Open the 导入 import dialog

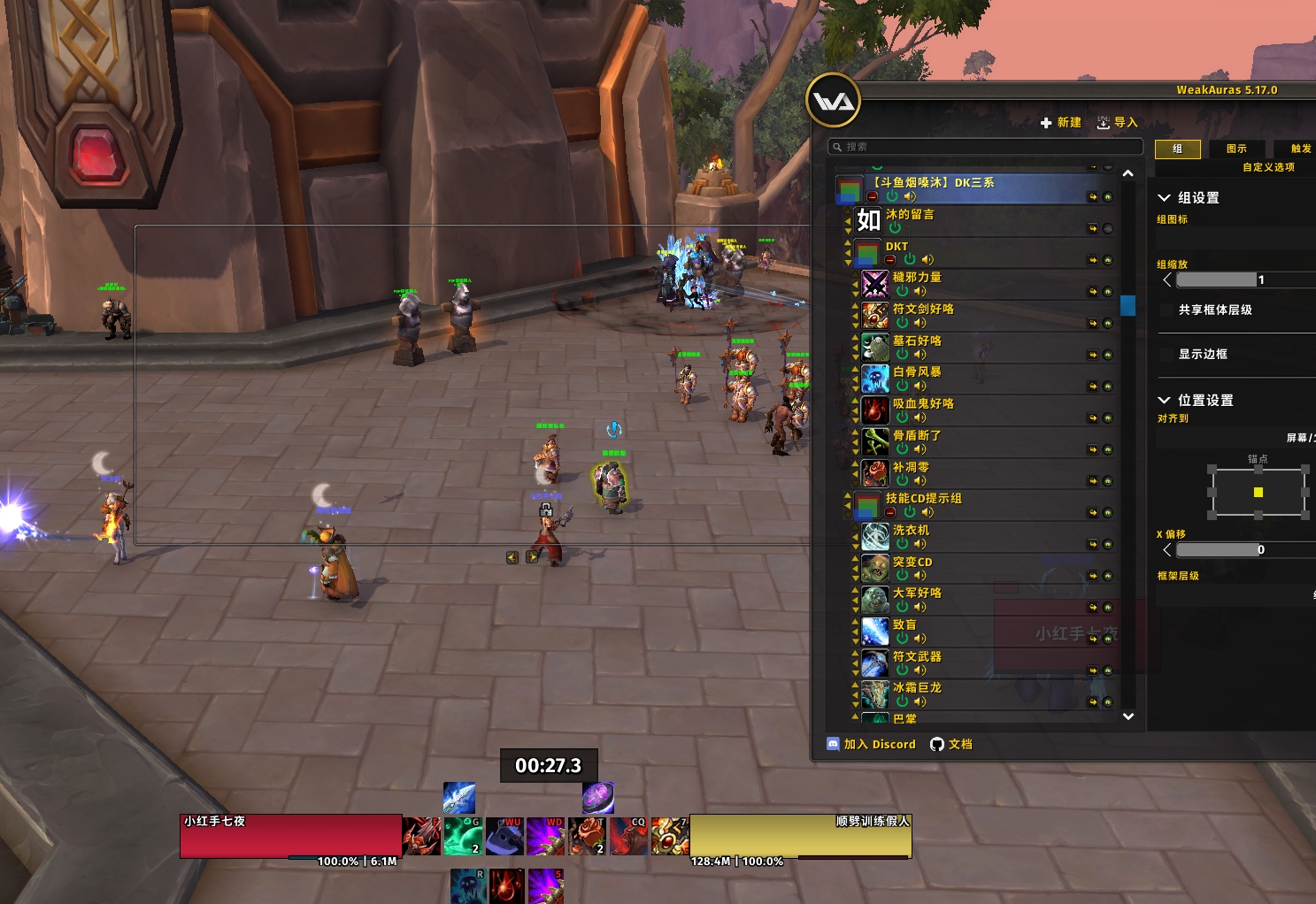point(1117,123)
